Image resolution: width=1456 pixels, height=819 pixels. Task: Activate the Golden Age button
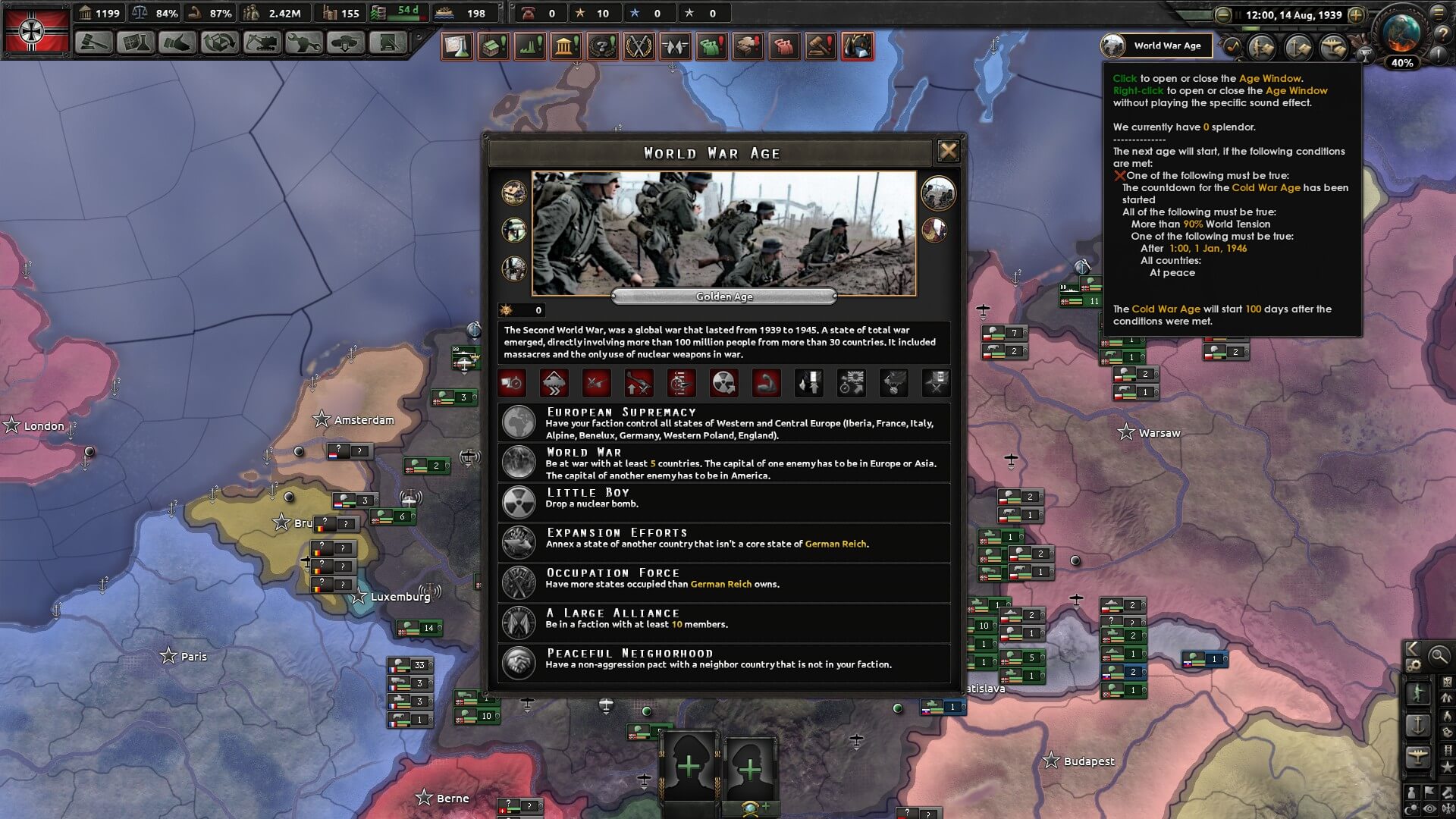(723, 297)
